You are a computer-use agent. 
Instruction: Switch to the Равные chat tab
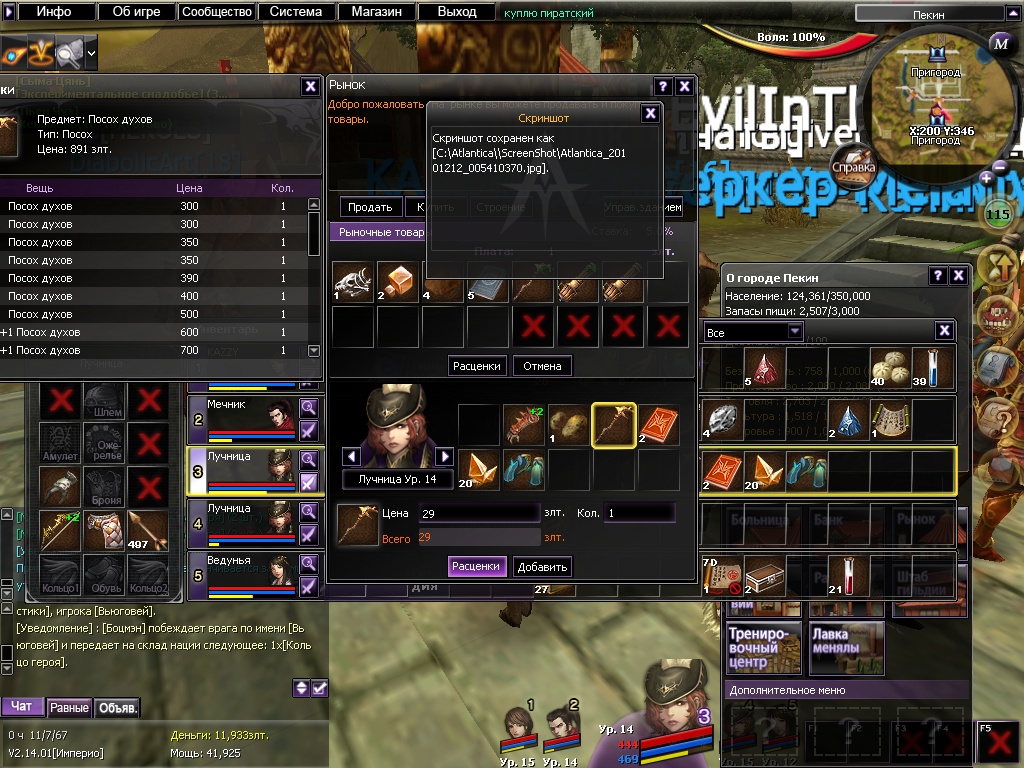tap(69, 707)
